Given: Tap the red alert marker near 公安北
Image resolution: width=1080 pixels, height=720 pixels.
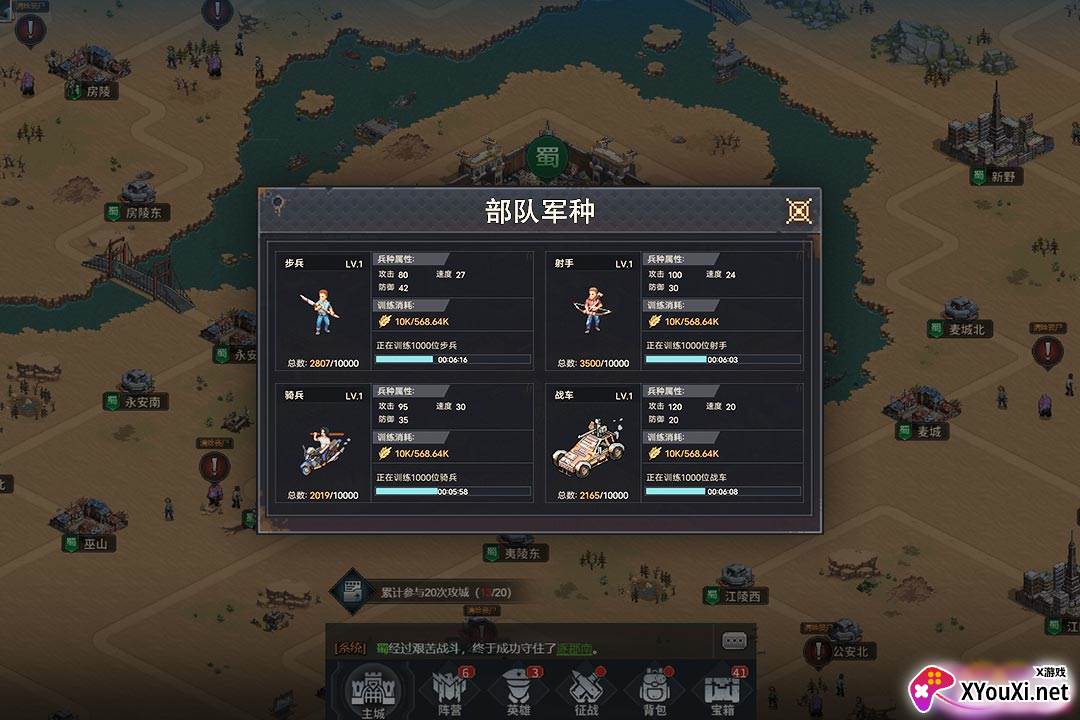Looking at the screenshot, I should coord(820,651).
